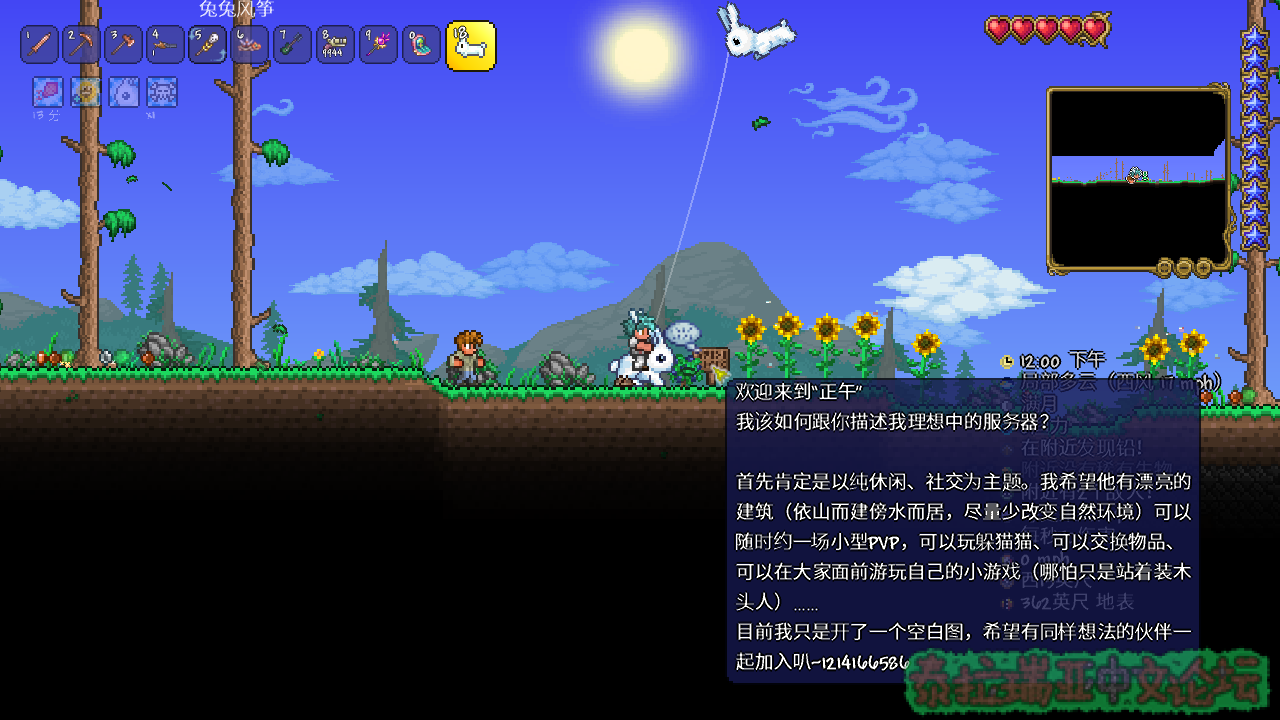Equip the skull-topped staff in slot 5
This screenshot has width=1280, height=720.
[207, 45]
